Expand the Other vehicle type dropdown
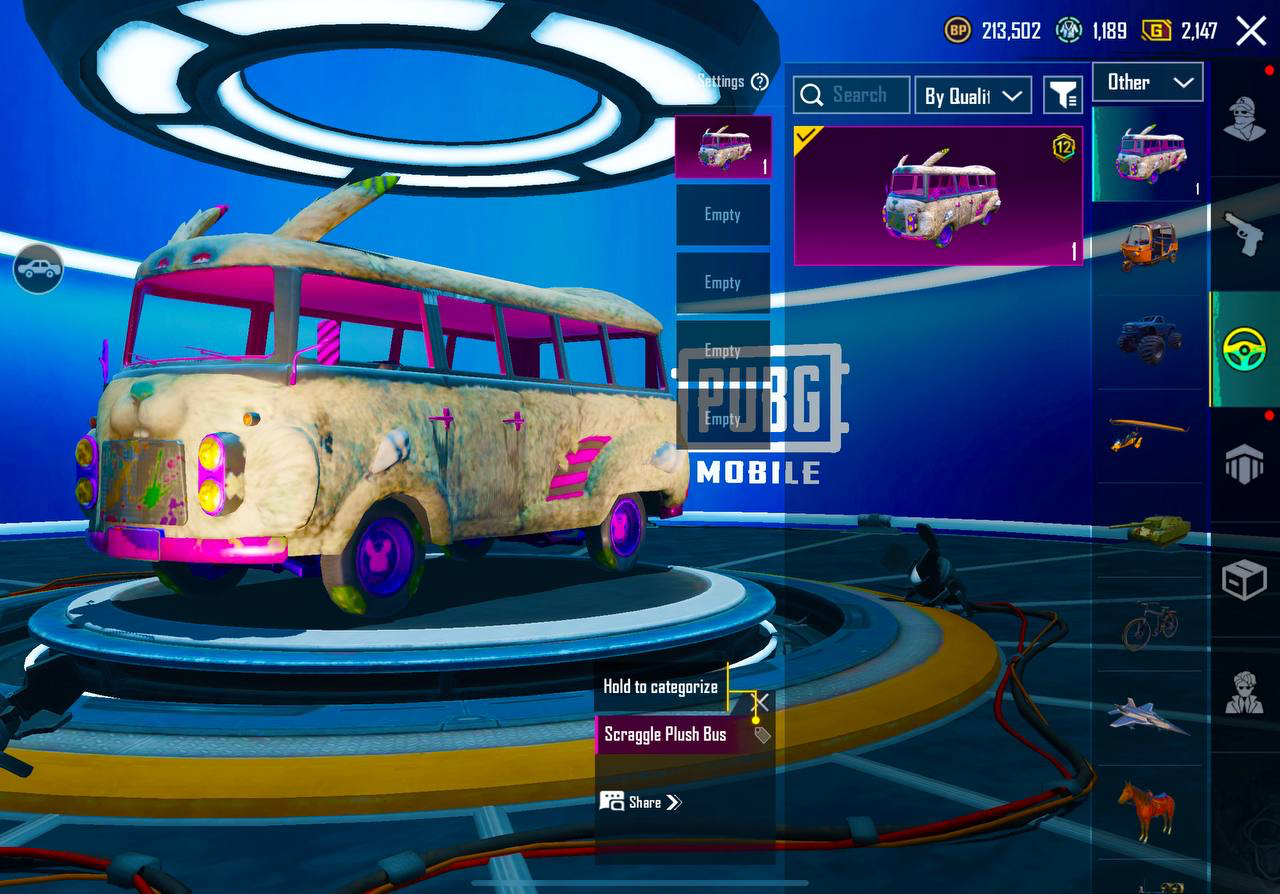 tap(1147, 83)
